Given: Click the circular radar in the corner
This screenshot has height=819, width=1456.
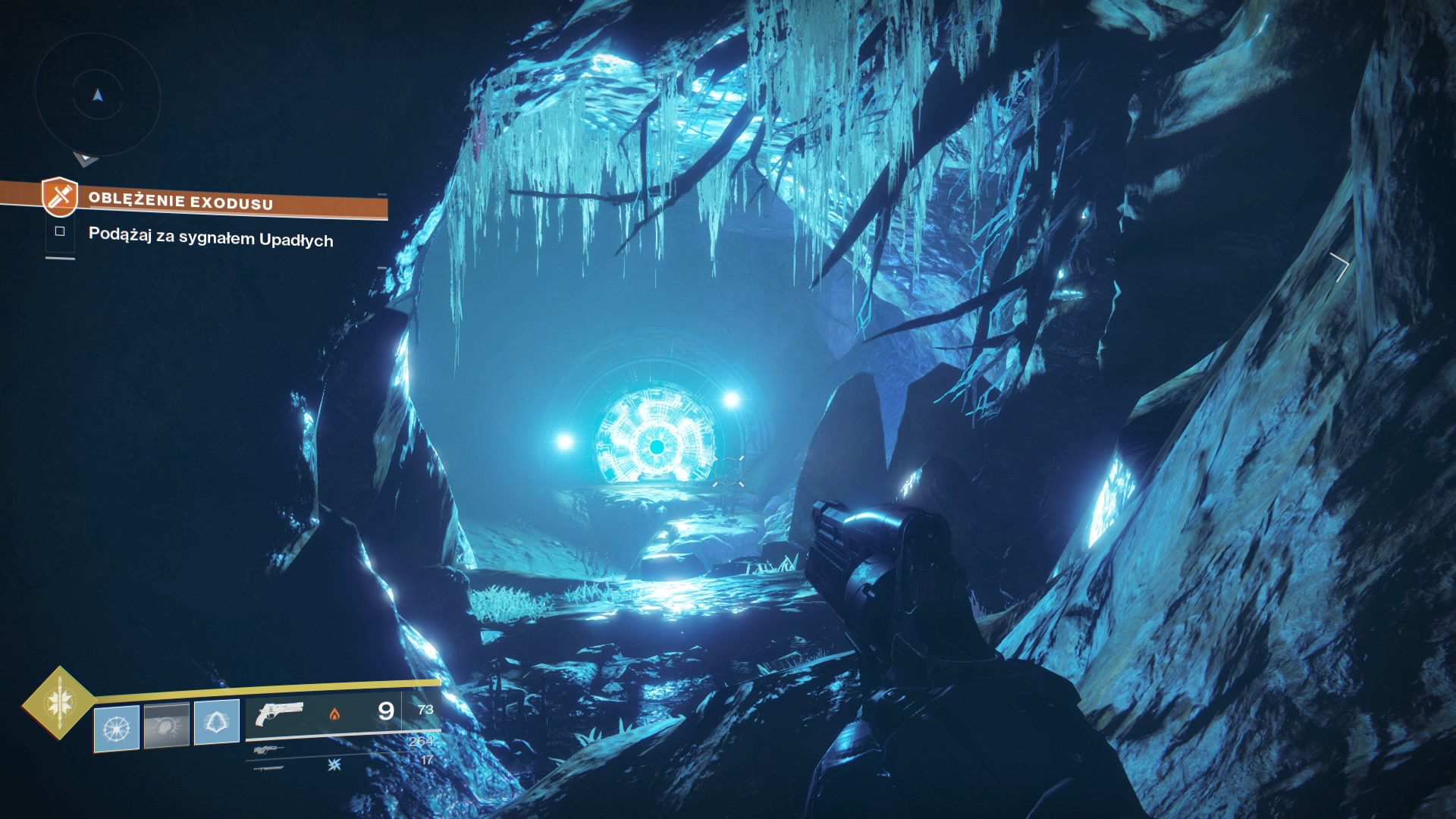Looking at the screenshot, I should coord(97,96).
